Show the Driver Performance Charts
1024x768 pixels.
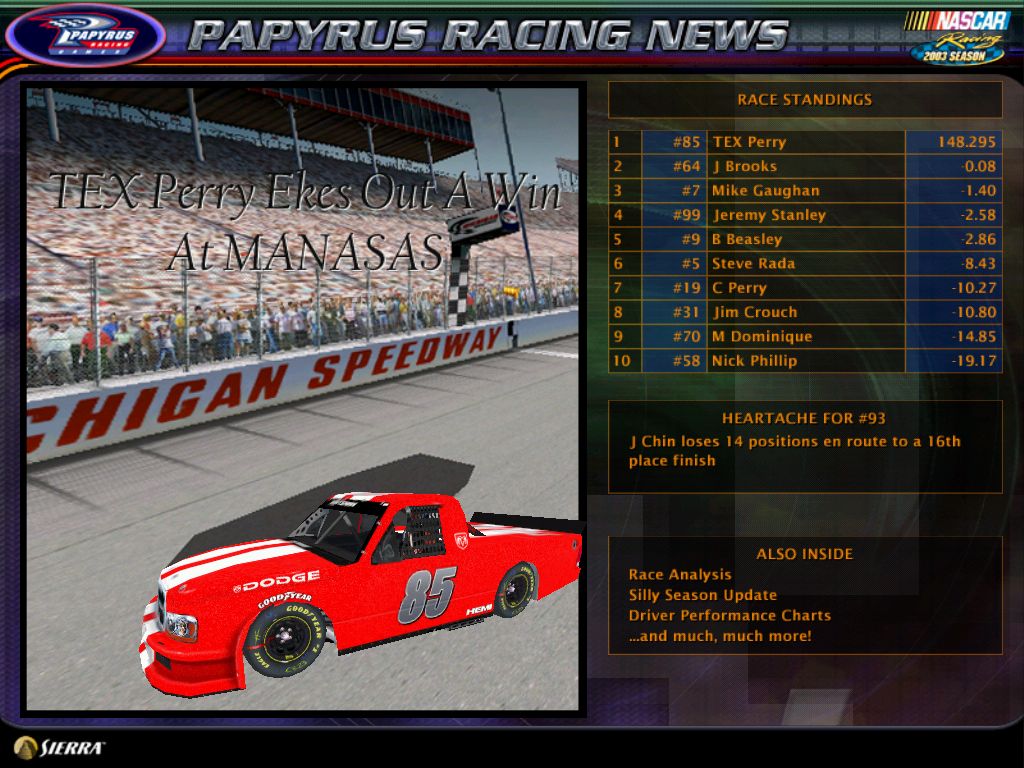tap(730, 616)
